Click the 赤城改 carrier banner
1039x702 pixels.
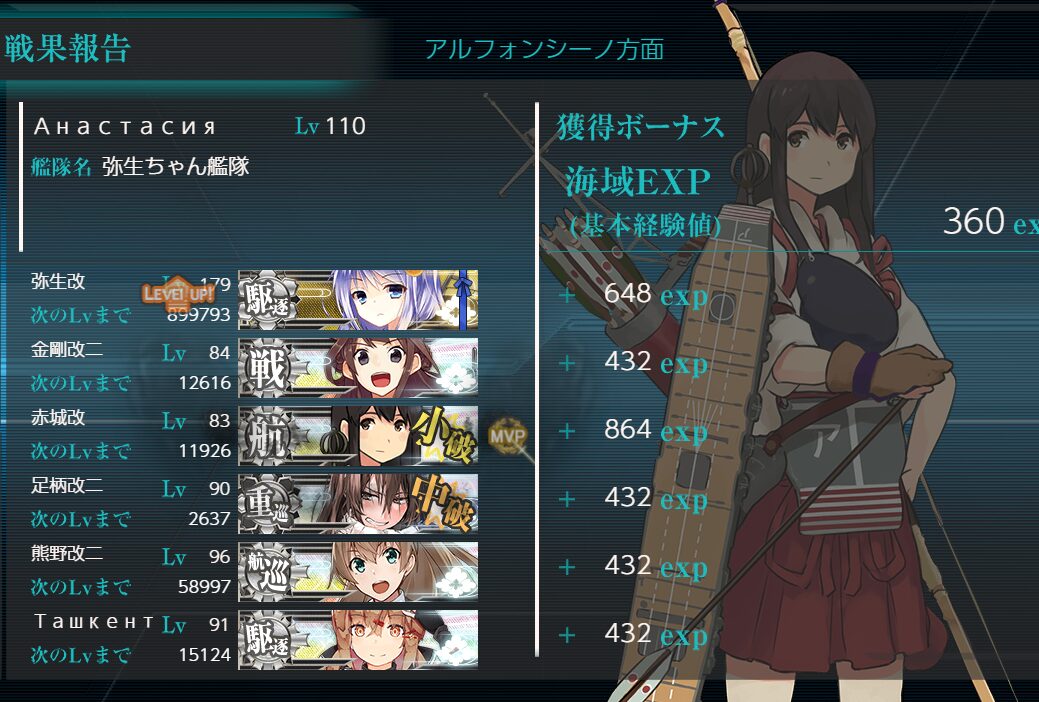point(358,435)
